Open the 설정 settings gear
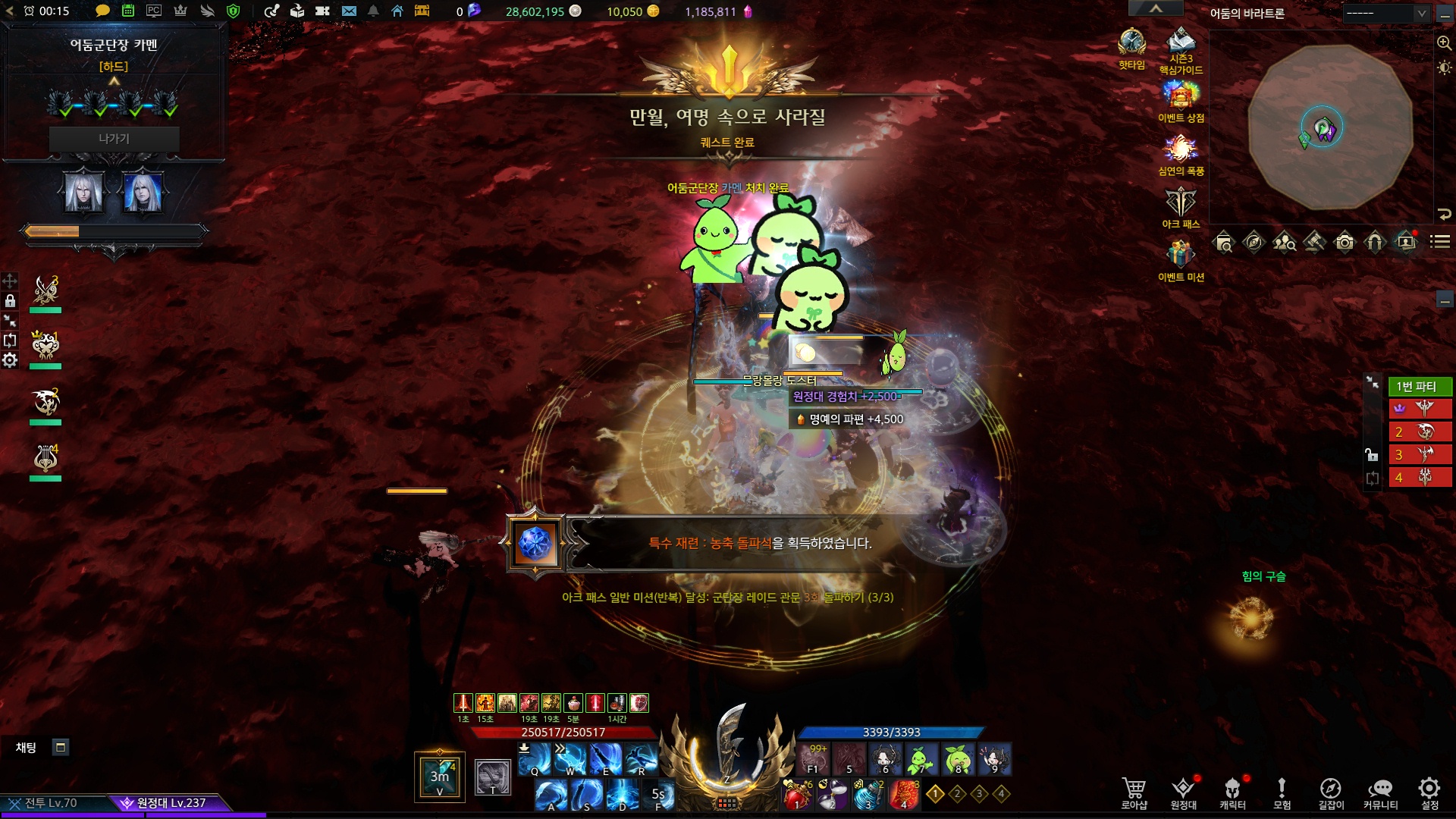1456x819 pixels. pyautogui.click(x=1429, y=792)
